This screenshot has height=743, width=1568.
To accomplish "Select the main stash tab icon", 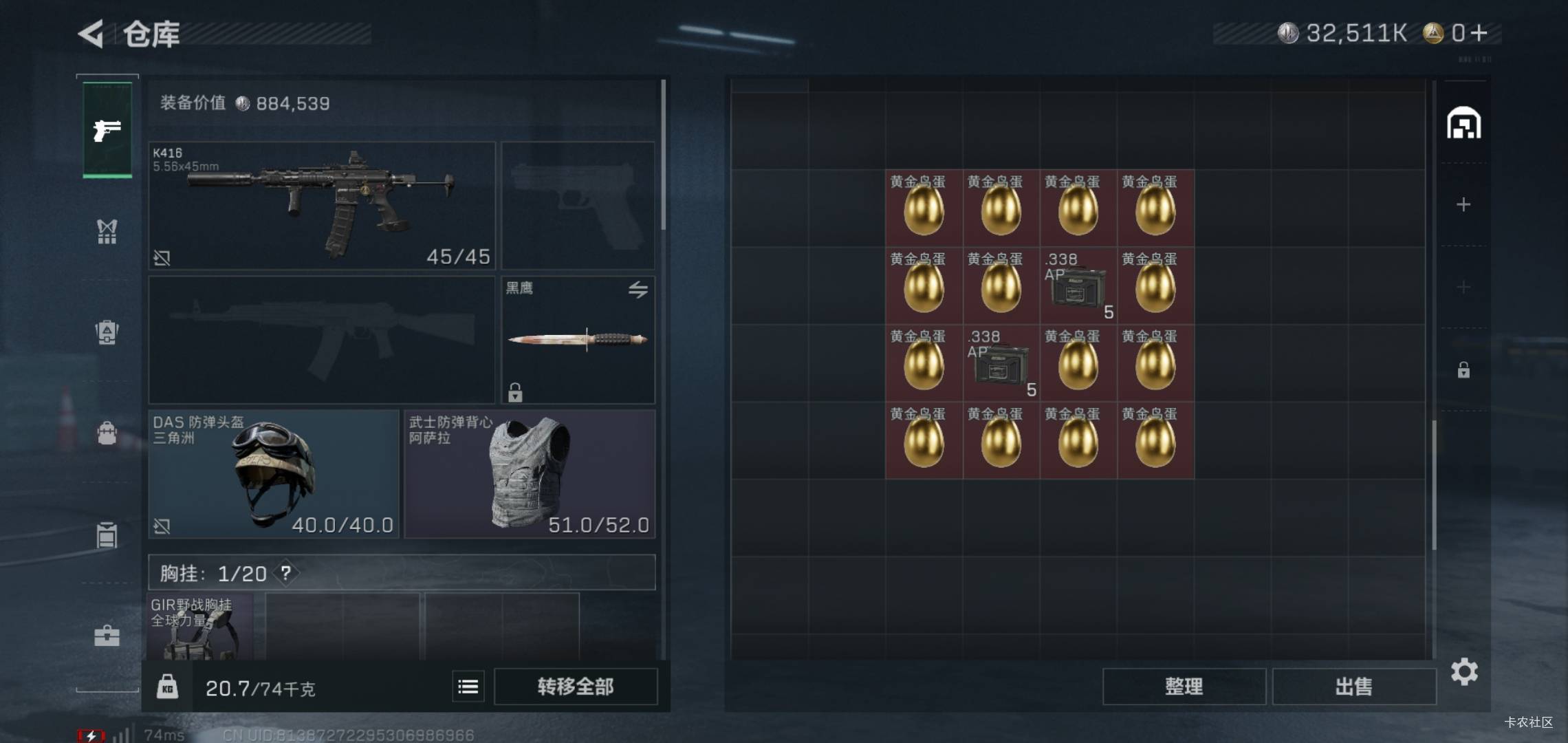I will pyautogui.click(x=1463, y=125).
